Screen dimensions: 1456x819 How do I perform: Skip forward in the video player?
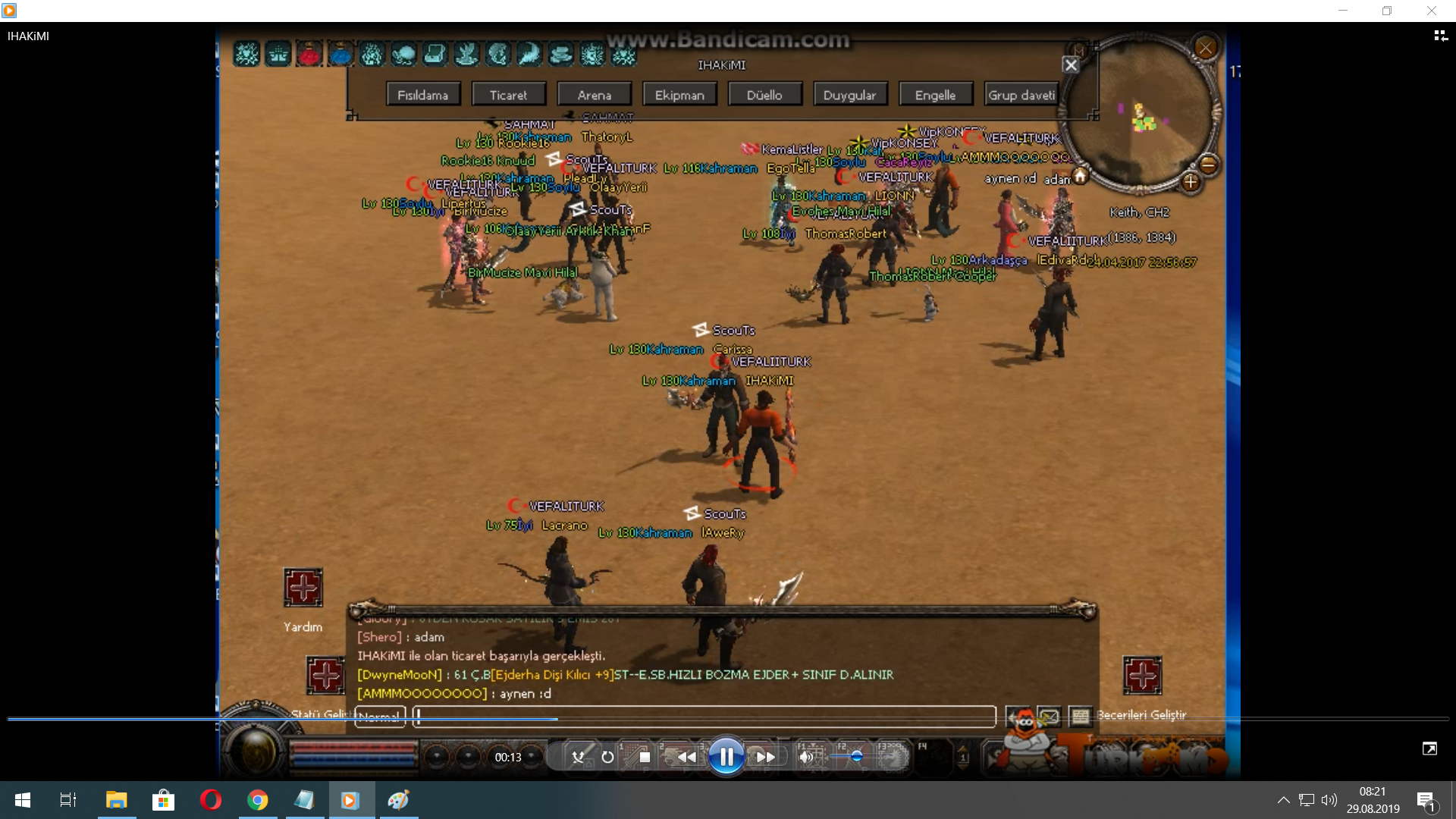766,757
